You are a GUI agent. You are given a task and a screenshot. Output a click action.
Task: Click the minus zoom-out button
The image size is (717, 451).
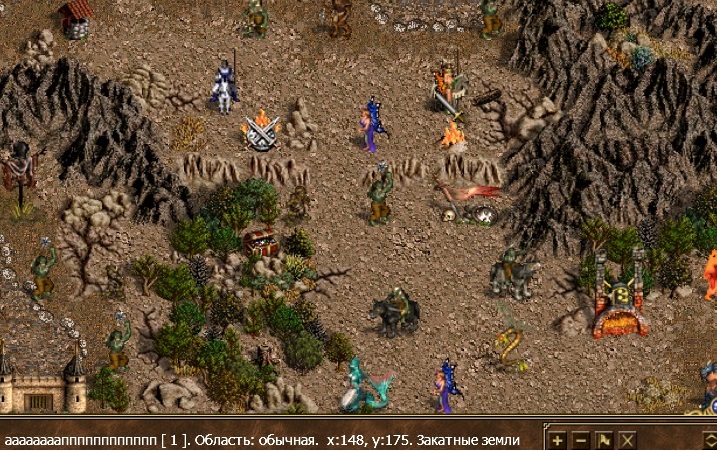point(581,440)
